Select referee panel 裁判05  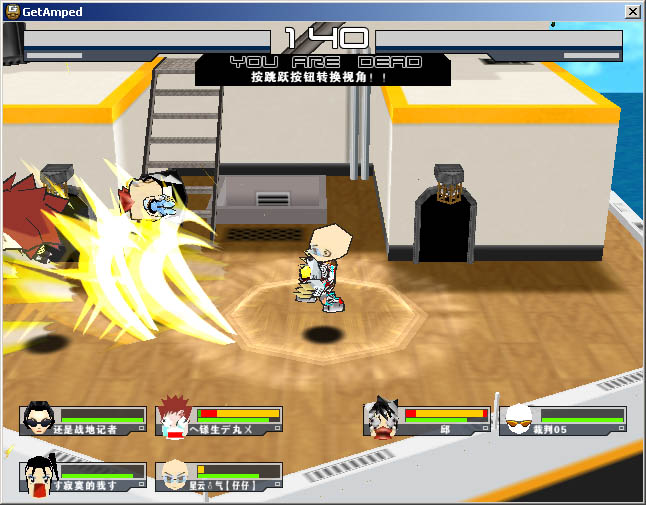coord(565,420)
